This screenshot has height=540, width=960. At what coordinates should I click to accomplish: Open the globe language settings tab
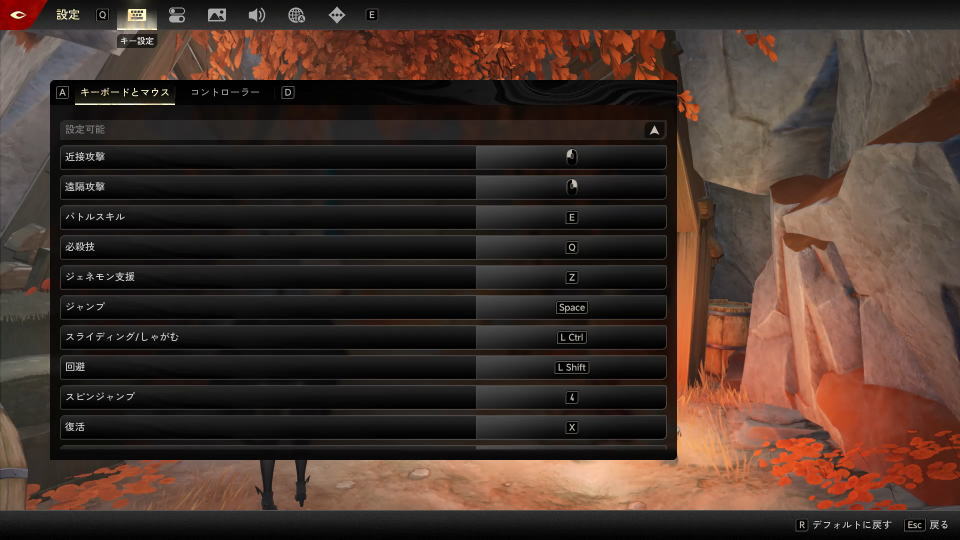click(x=297, y=15)
